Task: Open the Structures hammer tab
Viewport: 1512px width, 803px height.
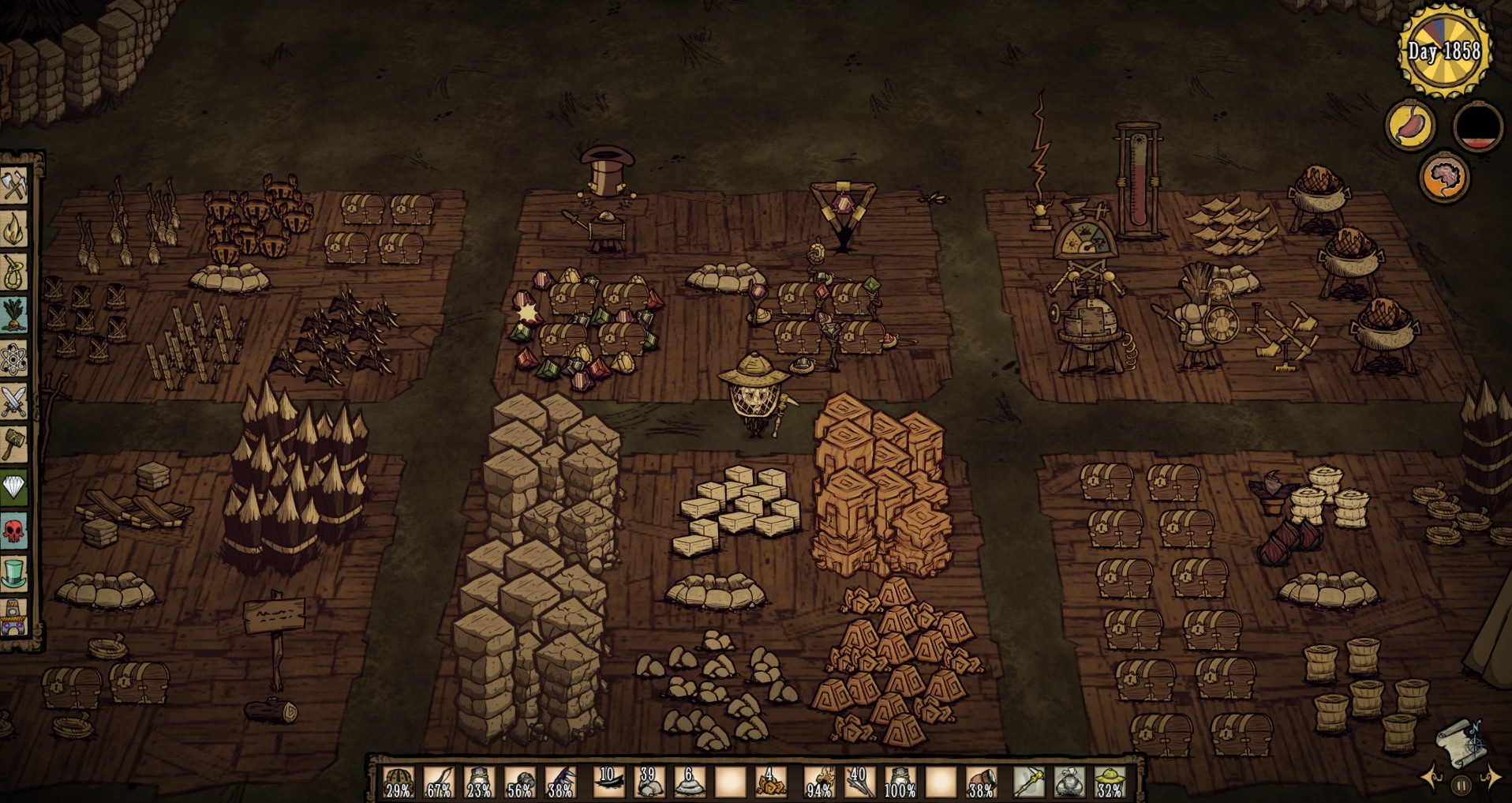Action: pyautogui.click(x=14, y=445)
